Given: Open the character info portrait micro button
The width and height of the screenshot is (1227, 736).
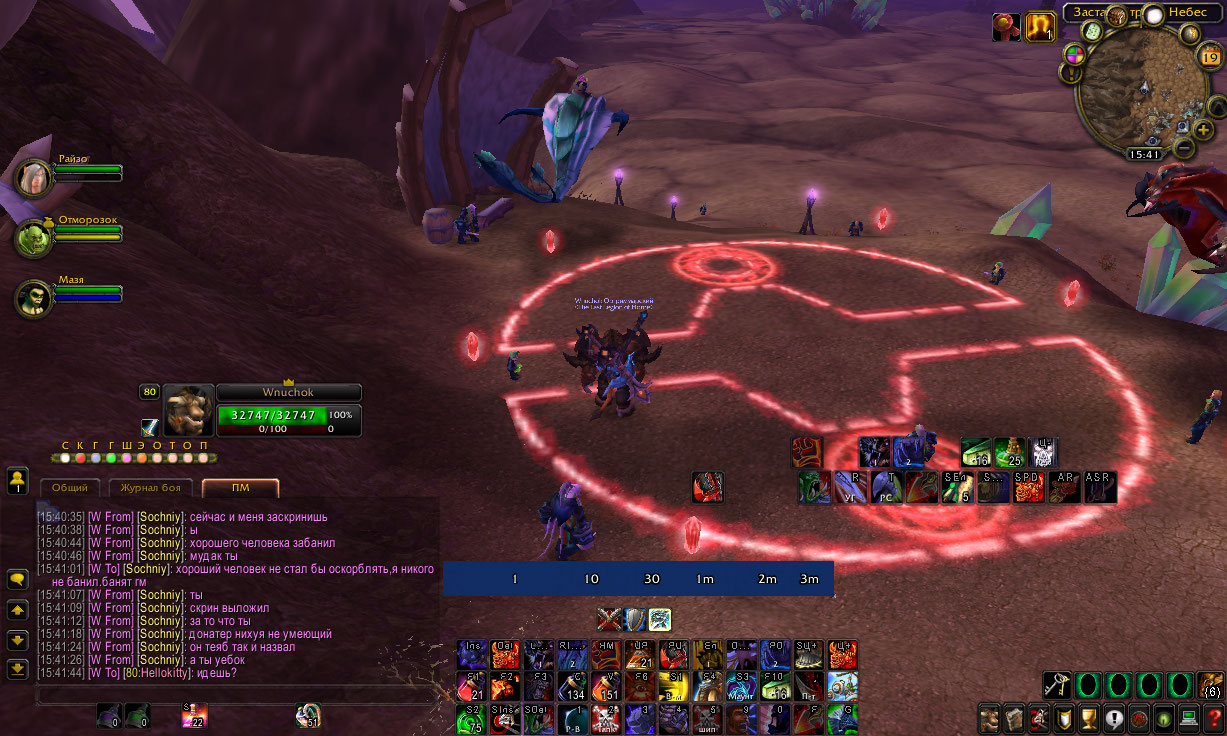Looking at the screenshot, I should [x=989, y=718].
